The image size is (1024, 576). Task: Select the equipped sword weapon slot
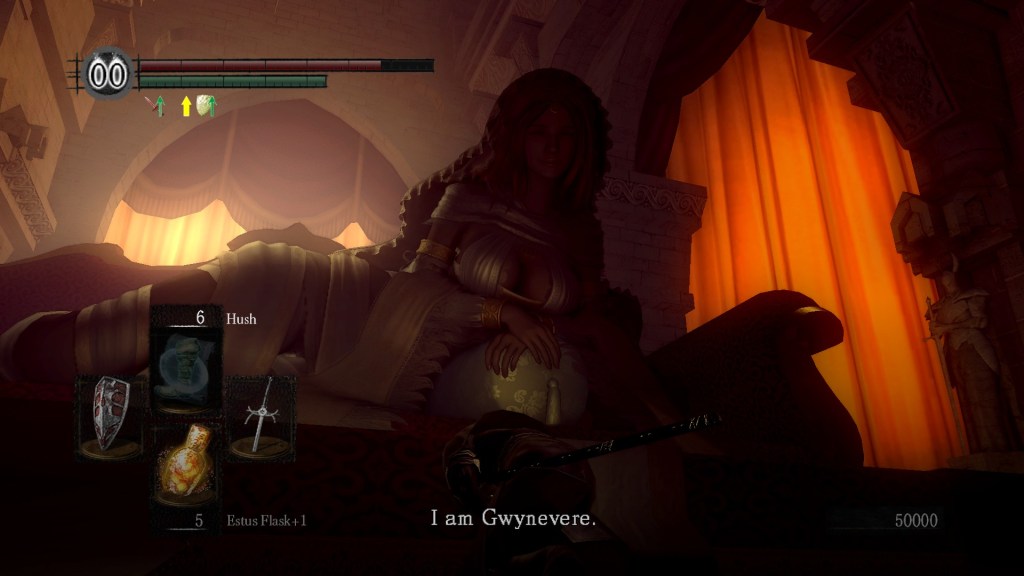pyautogui.click(x=262, y=416)
